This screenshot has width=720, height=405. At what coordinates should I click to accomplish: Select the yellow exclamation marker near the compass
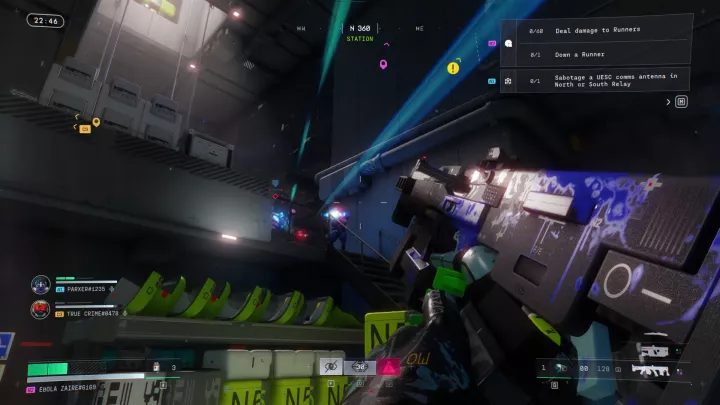453,68
